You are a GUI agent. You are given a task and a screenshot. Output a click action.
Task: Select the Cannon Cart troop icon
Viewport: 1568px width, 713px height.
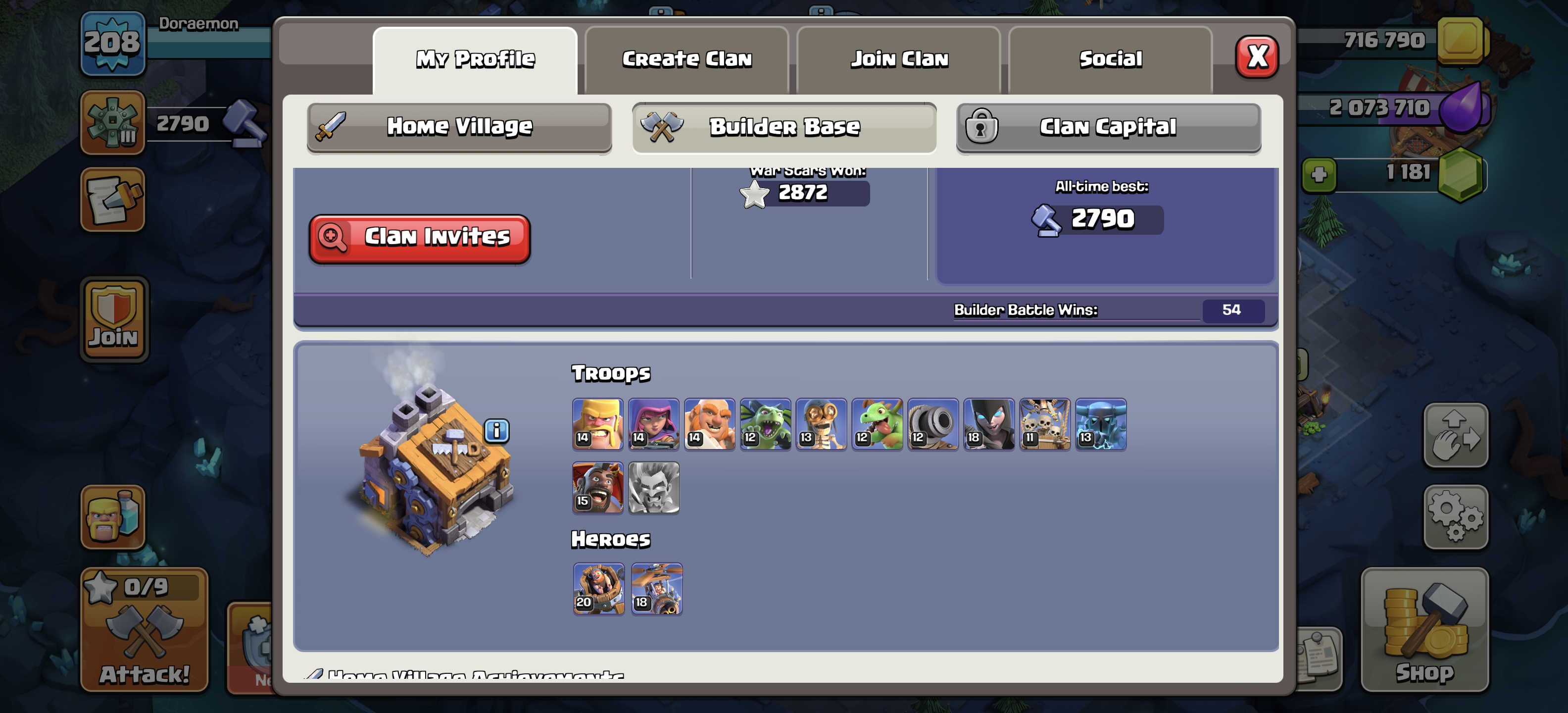(932, 424)
